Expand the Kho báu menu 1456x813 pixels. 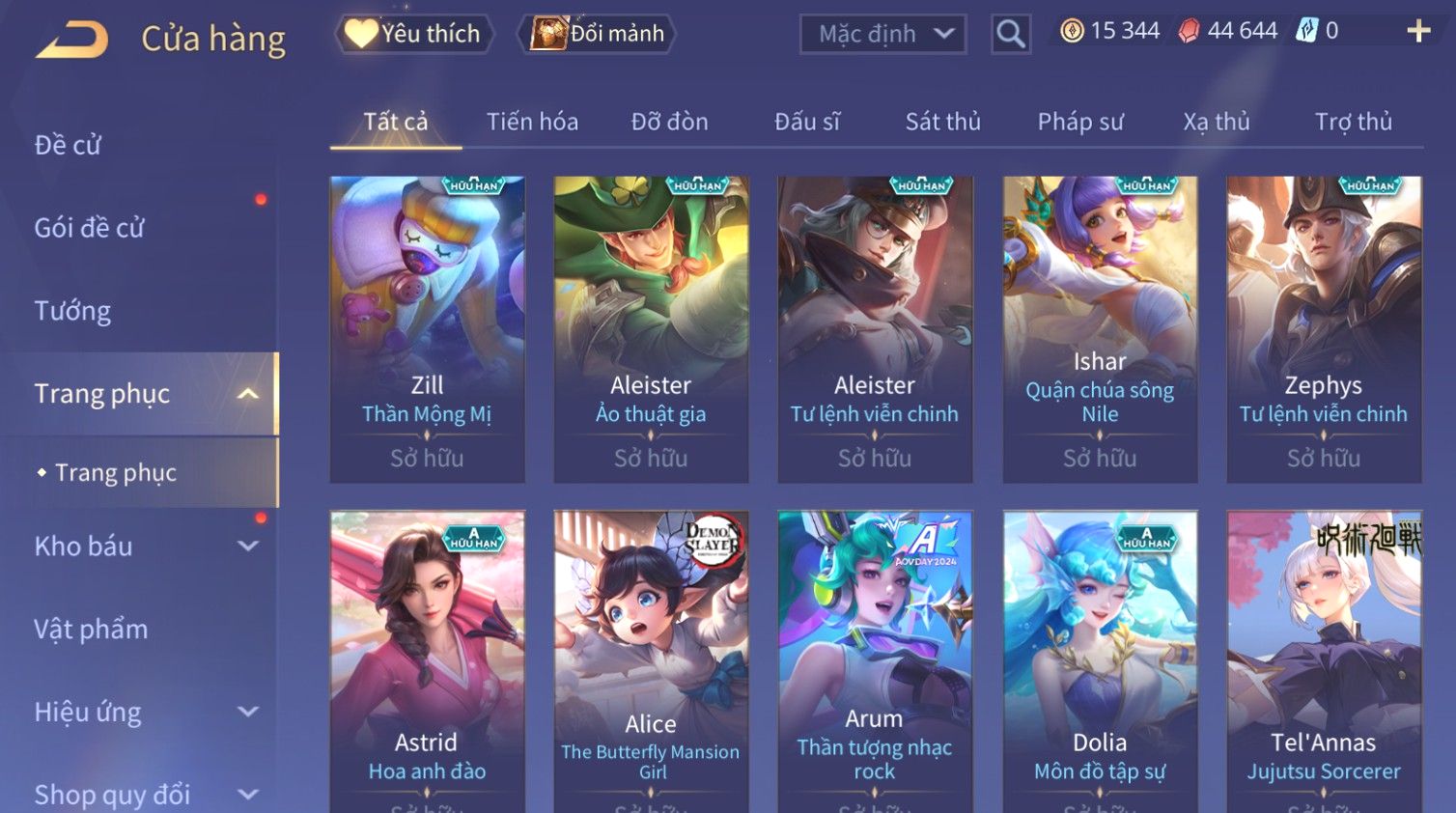[x=145, y=547]
